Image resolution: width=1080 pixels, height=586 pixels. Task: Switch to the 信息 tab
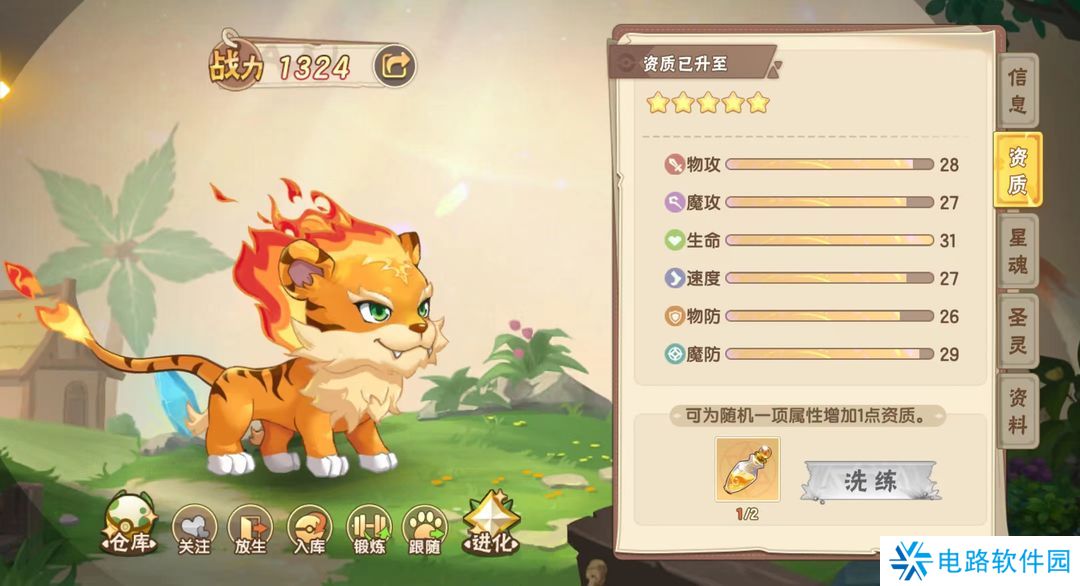pos(1017,90)
